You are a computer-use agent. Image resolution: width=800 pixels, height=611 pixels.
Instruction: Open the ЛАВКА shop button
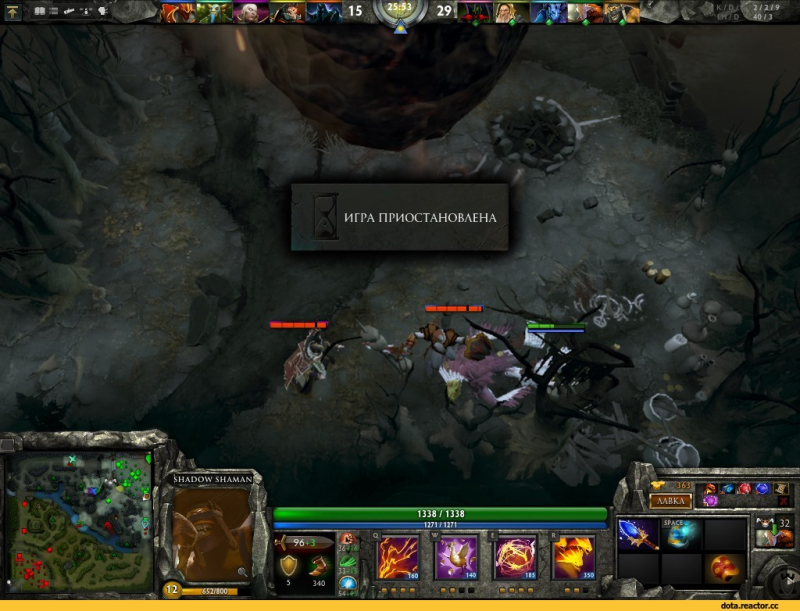(x=670, y=501)
